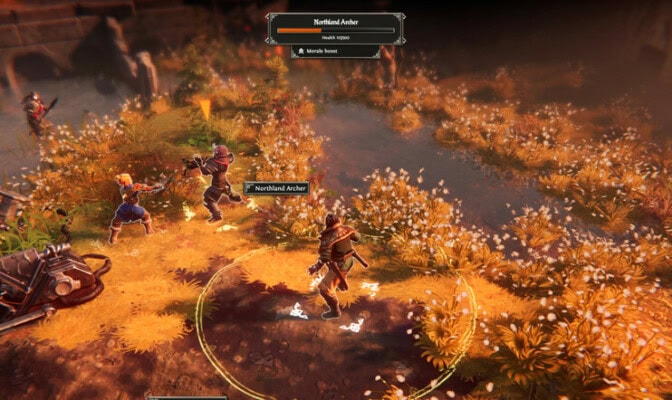The image size is (672, 400).
Task: Click the Northland Archer name tag label
Action: 277,188
